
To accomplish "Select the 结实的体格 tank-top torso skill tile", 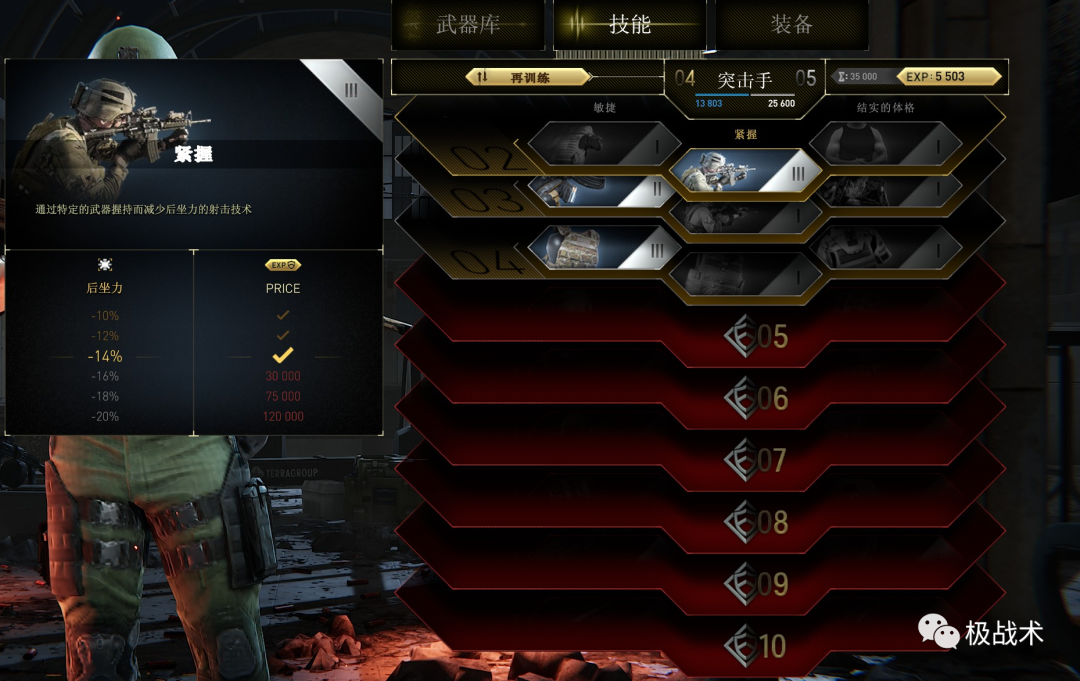I will point(885,145).
